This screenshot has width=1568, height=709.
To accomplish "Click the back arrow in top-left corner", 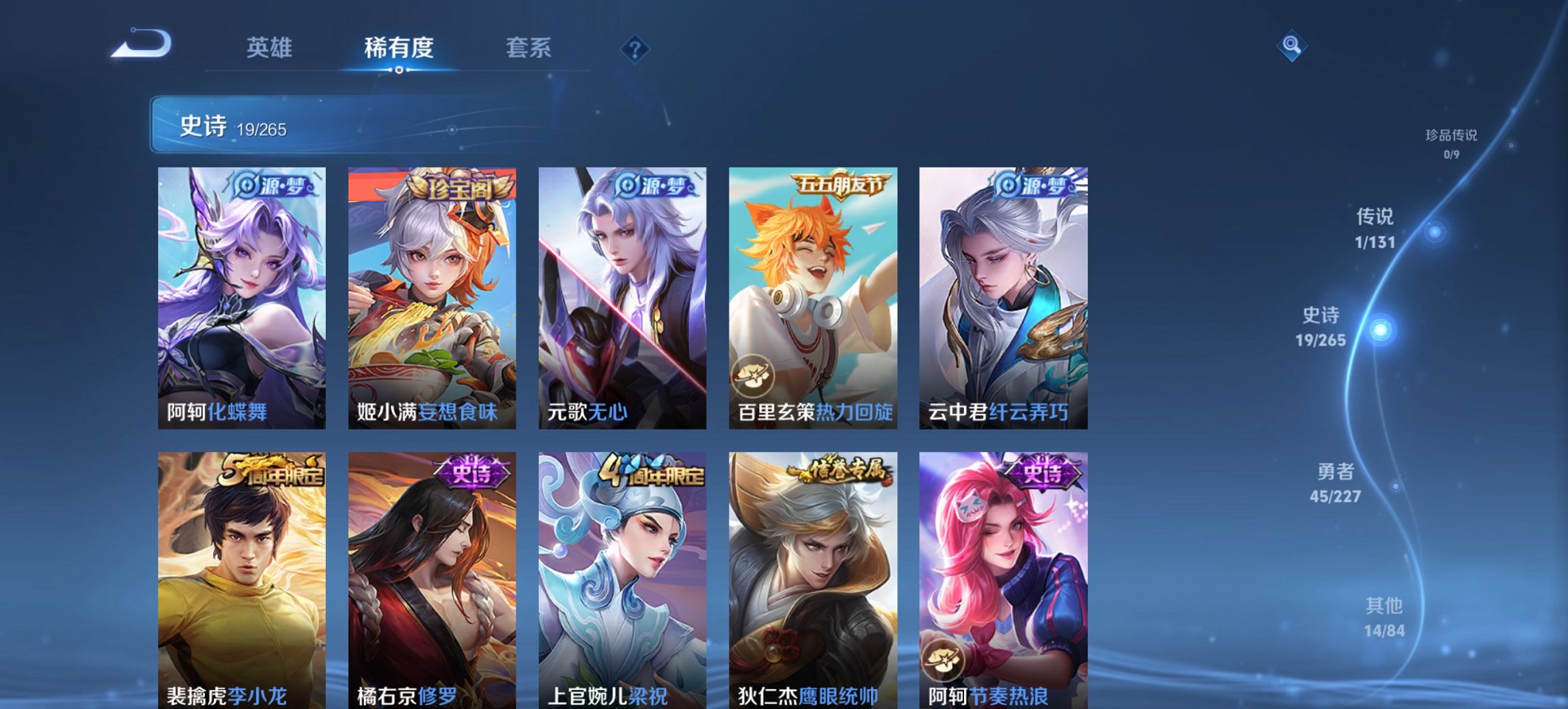I will pyautogui.click(x=143, y=48).
